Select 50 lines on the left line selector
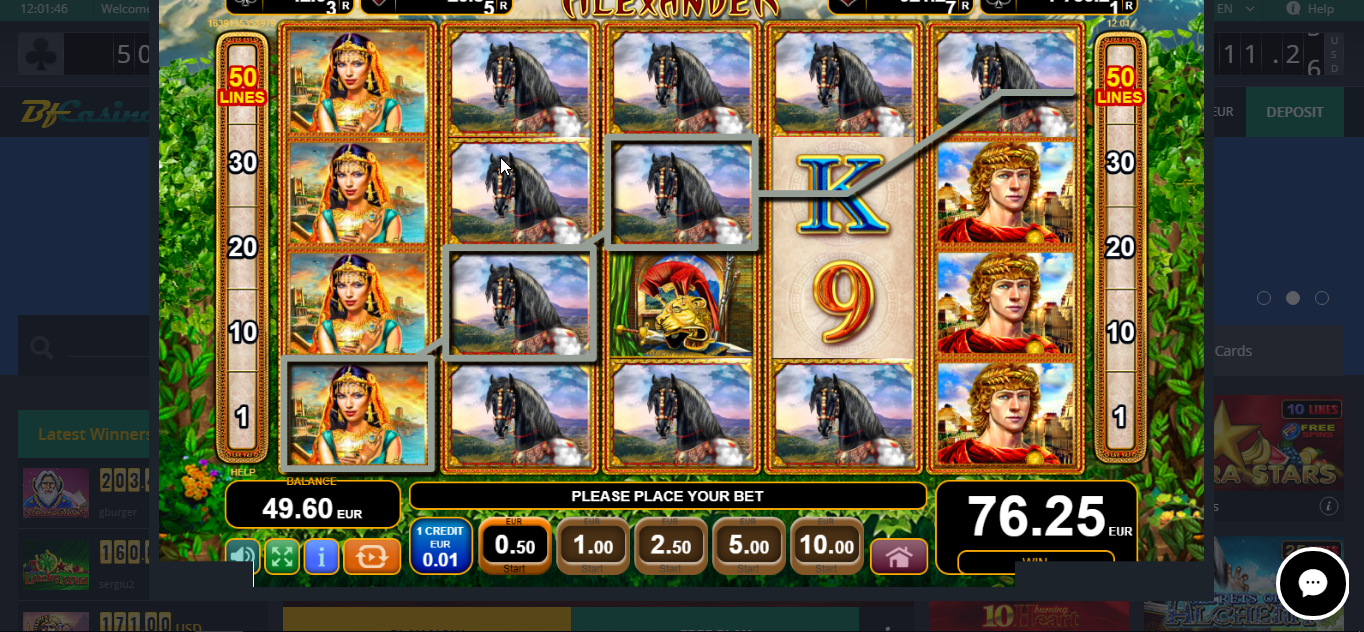This screenshot has width=1364, height=632. click(x=243, y=85)
